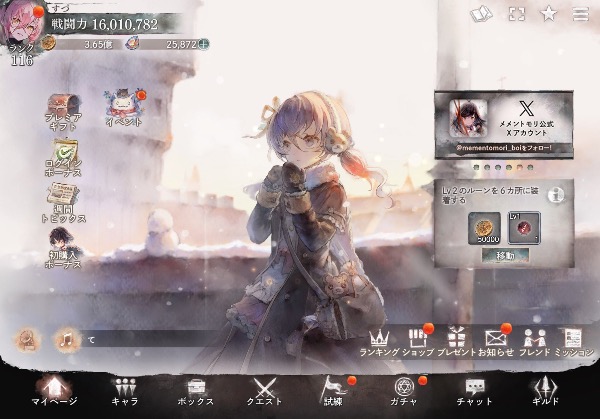Viewport: 600px width, 419px height.
Task: Open the ガチャ (Gacha) screen
Action: tap(405, 392)
